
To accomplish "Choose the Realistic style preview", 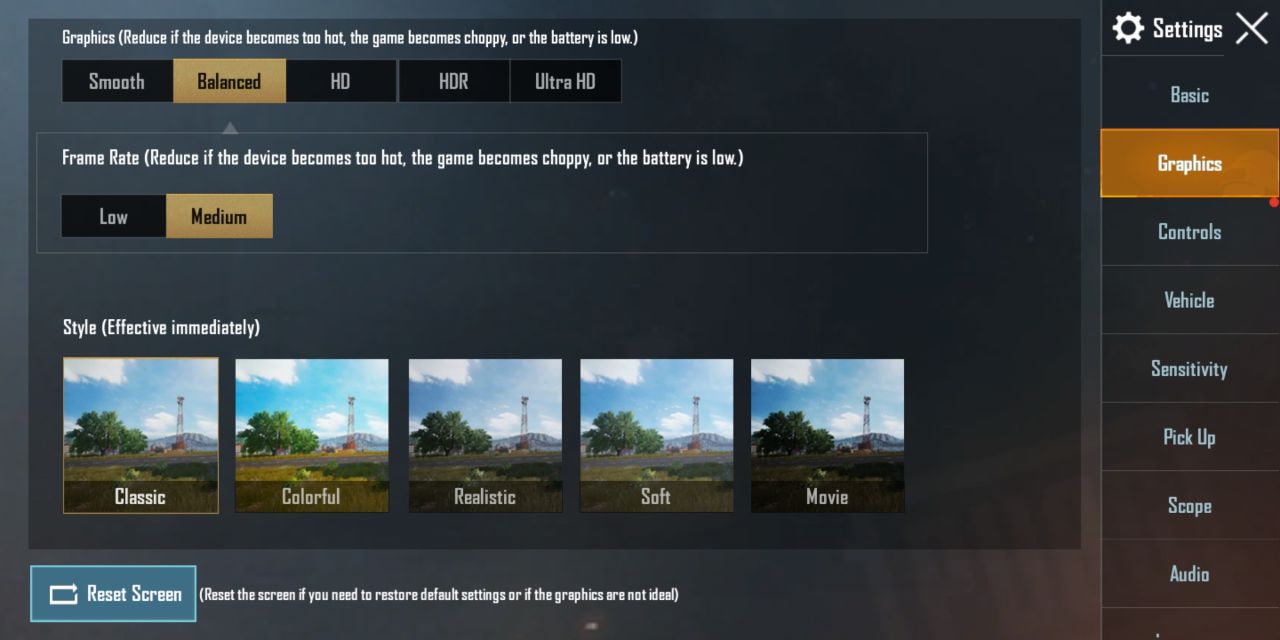I will coord(485,435).
